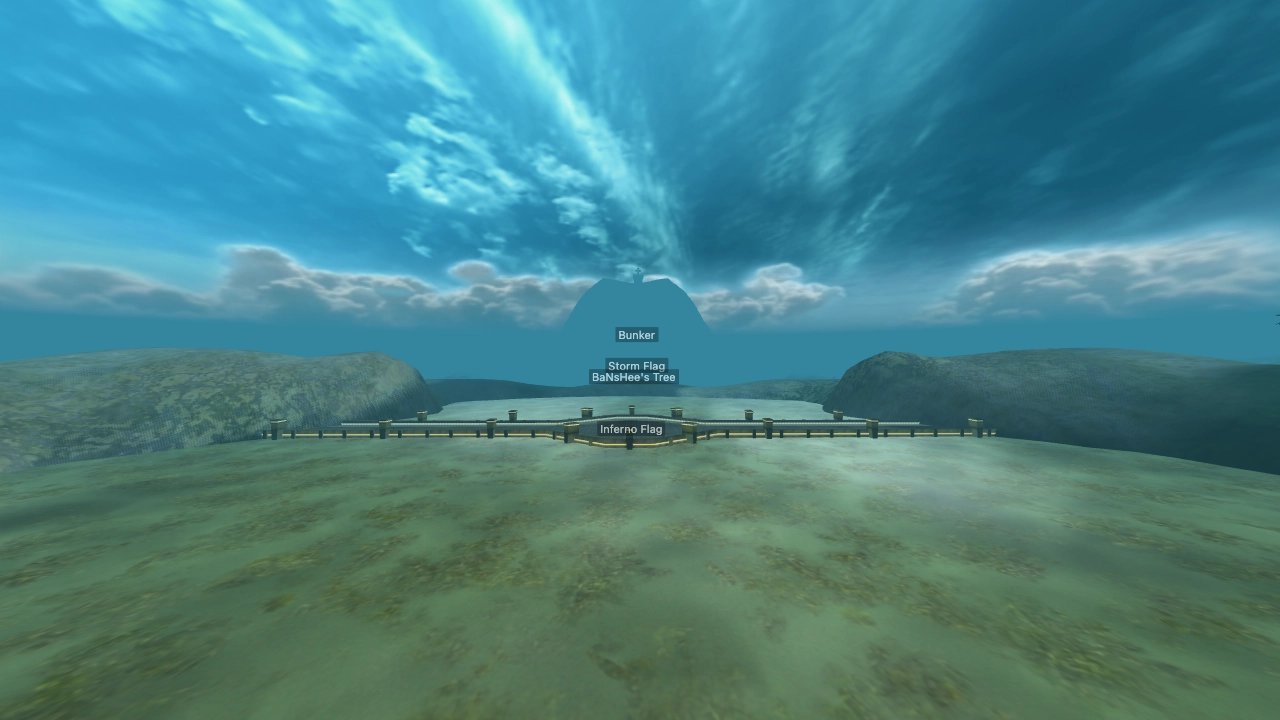Click the raised center arch of the bridge
Image resolution: width=1280 pixels, height=720 pixels.
point(630,417)
